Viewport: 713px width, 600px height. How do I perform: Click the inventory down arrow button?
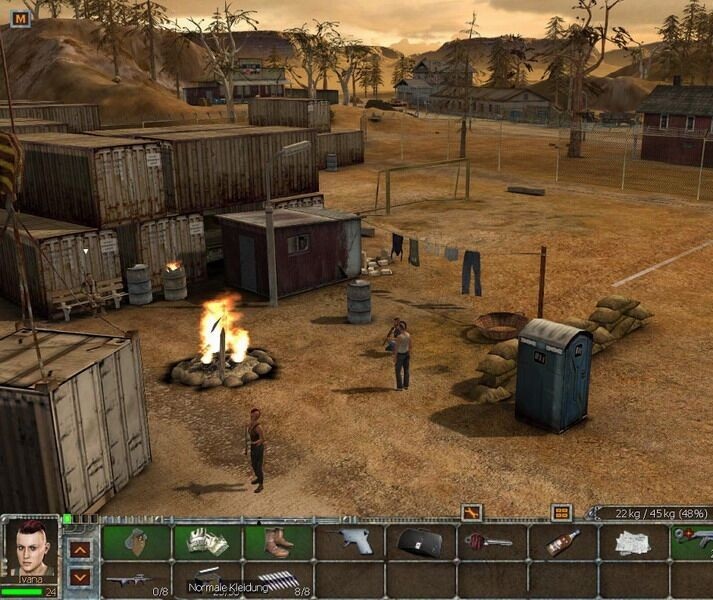81,577
